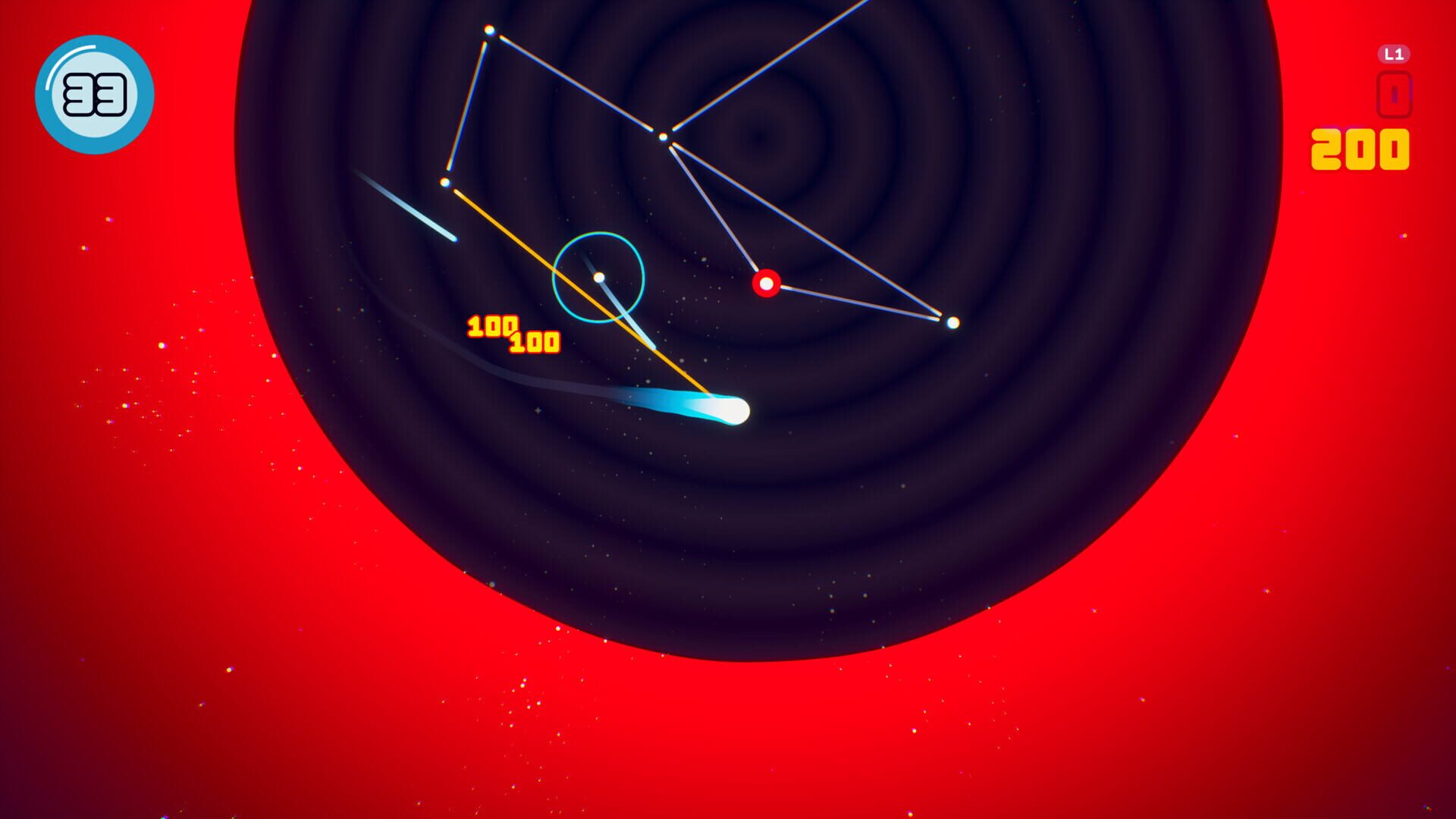Click the small white star inside the cyan circle
The image size is (1456, 819).
[599, 278]
